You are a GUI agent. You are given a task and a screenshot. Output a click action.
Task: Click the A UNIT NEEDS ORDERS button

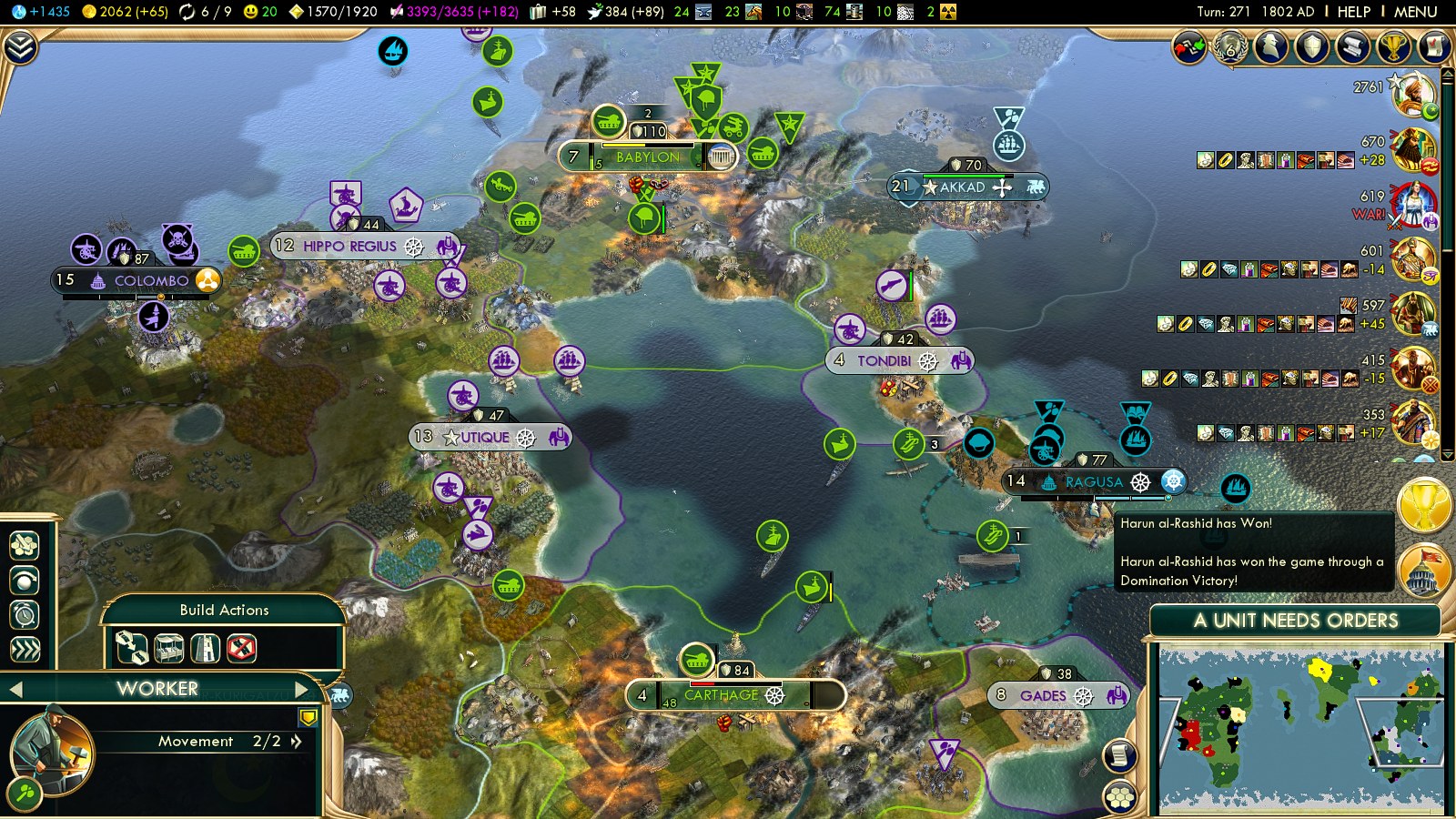1295,621
